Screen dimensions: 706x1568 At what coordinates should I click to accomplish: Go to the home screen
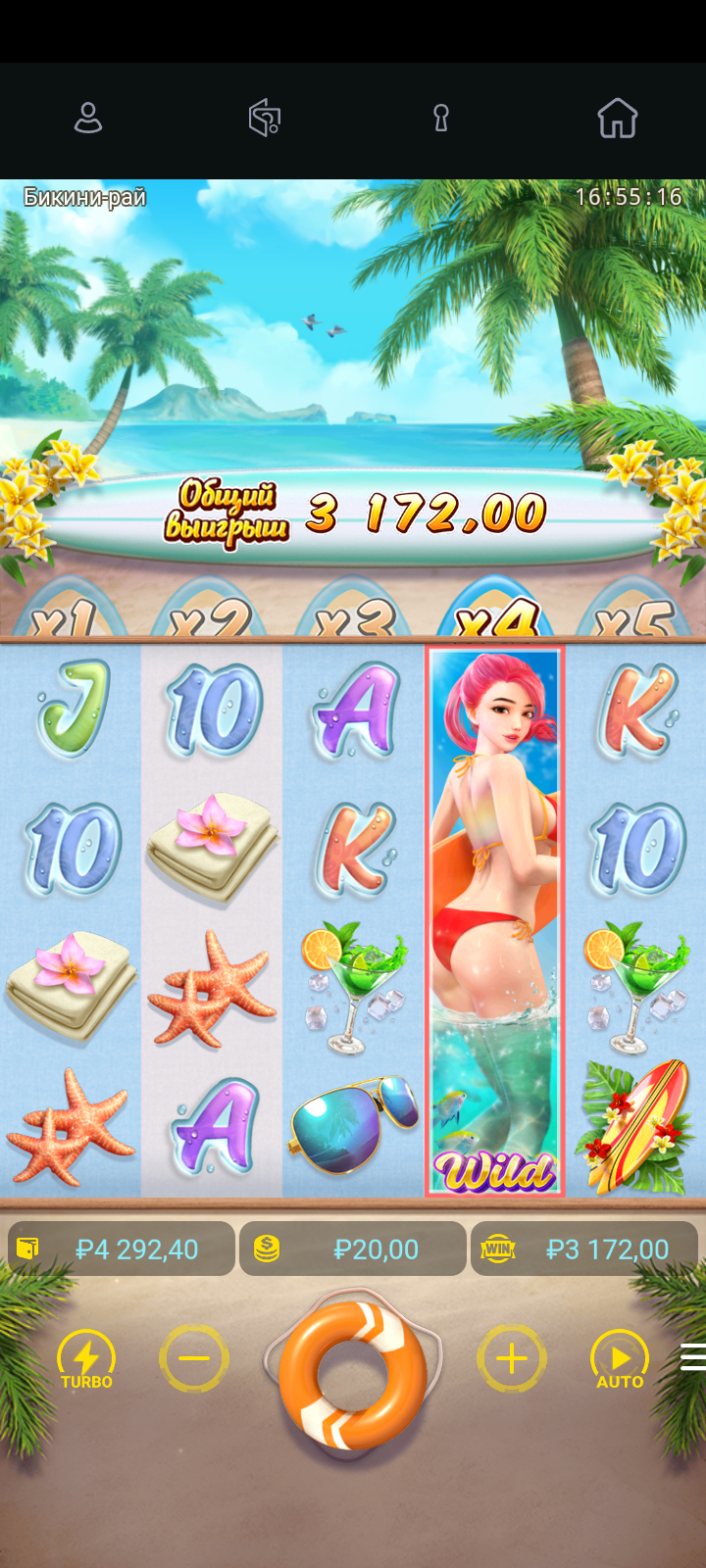click(x=618, y=119)
